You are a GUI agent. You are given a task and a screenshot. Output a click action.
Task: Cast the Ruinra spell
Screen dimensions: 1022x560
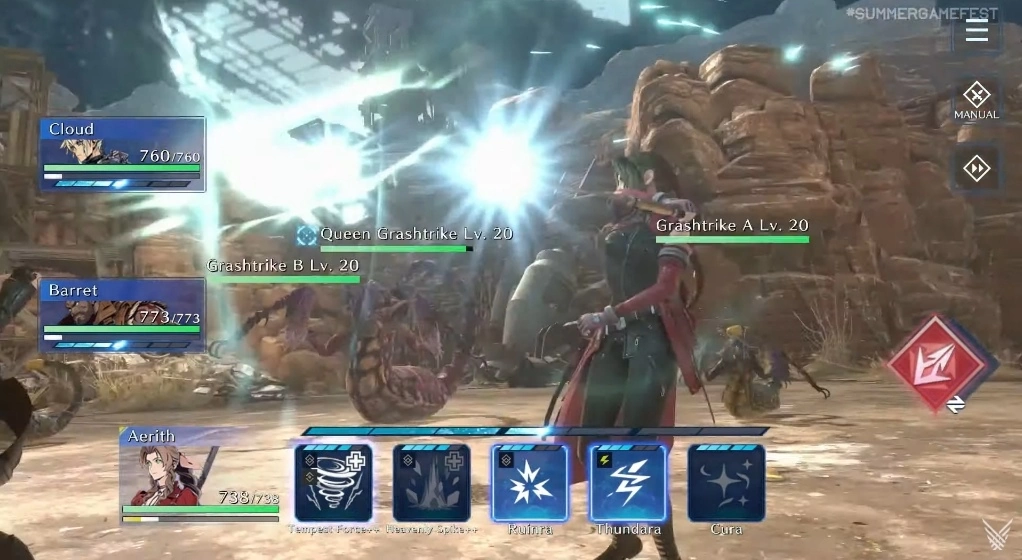point(530,483)
